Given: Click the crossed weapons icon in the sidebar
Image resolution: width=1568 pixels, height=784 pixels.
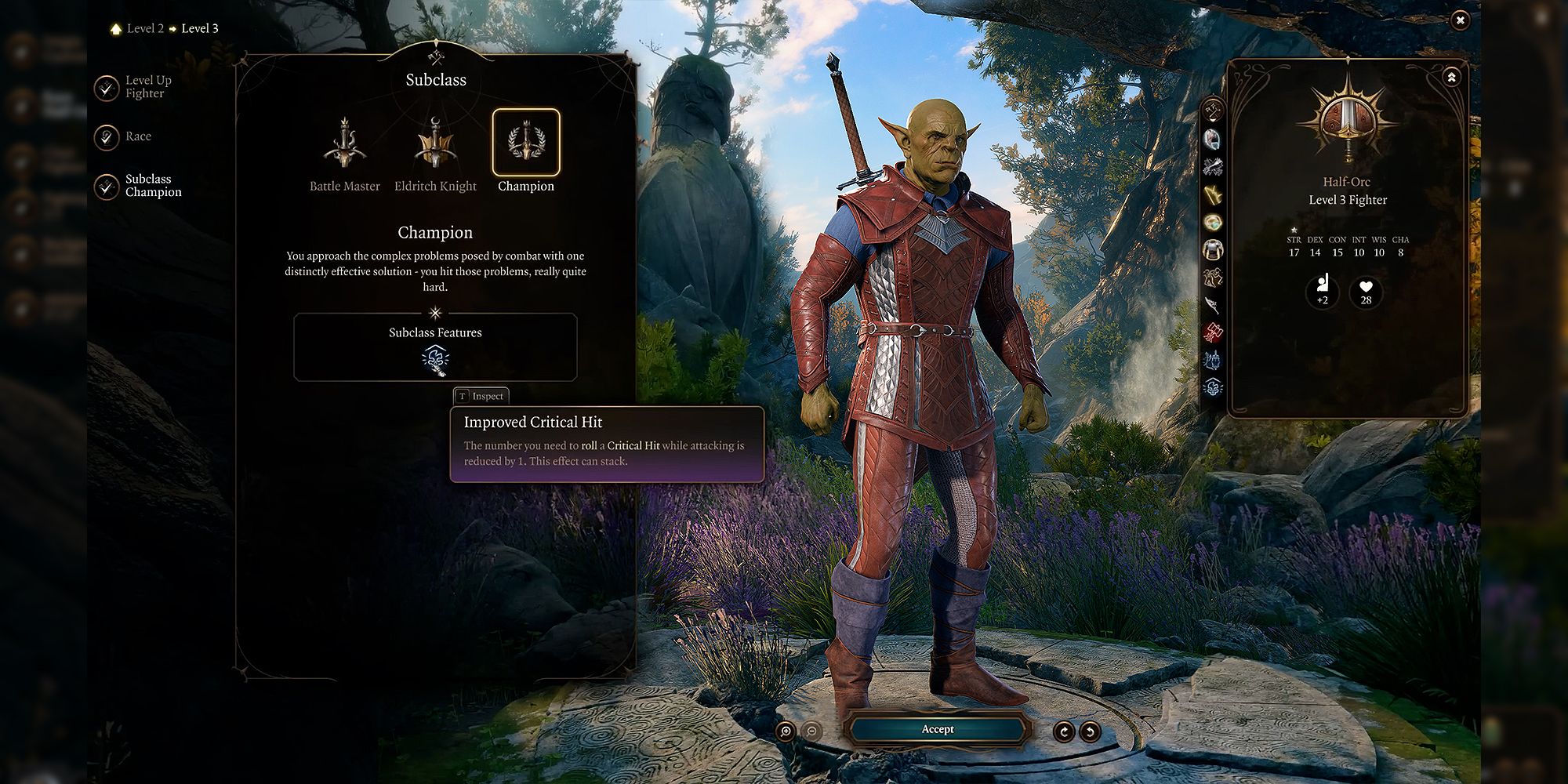Looking at the screenshot, I should pyautogui.click(x=1212, y=168).
